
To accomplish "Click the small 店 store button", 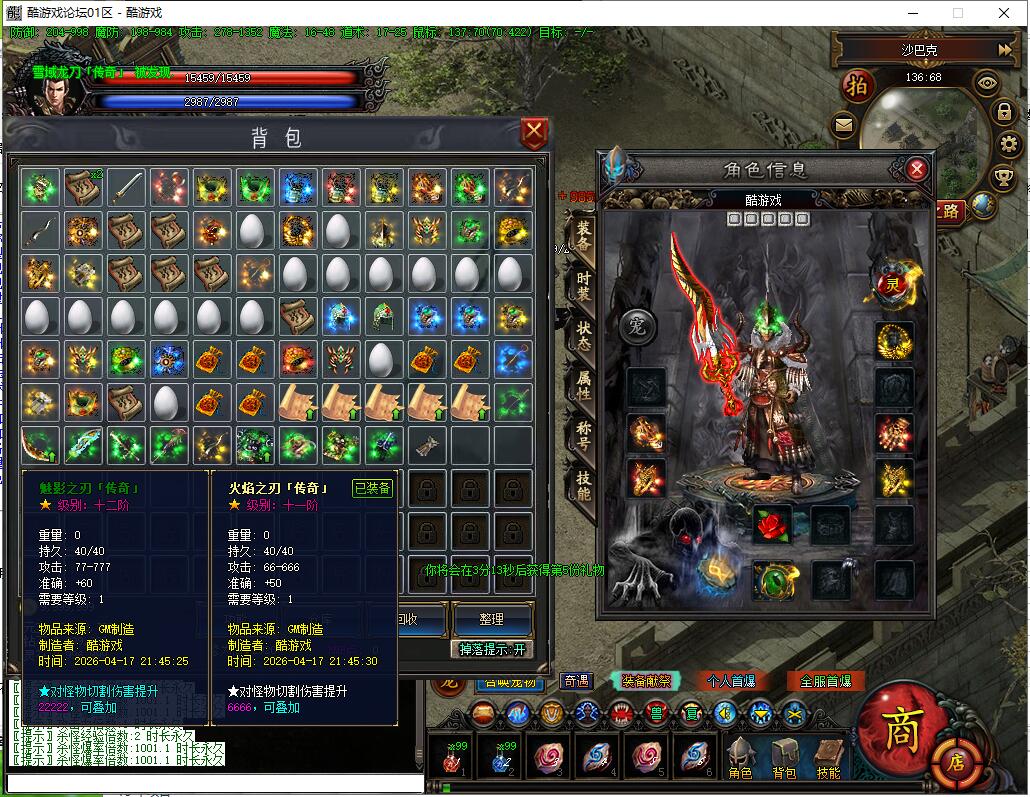I will coord(957,763).
